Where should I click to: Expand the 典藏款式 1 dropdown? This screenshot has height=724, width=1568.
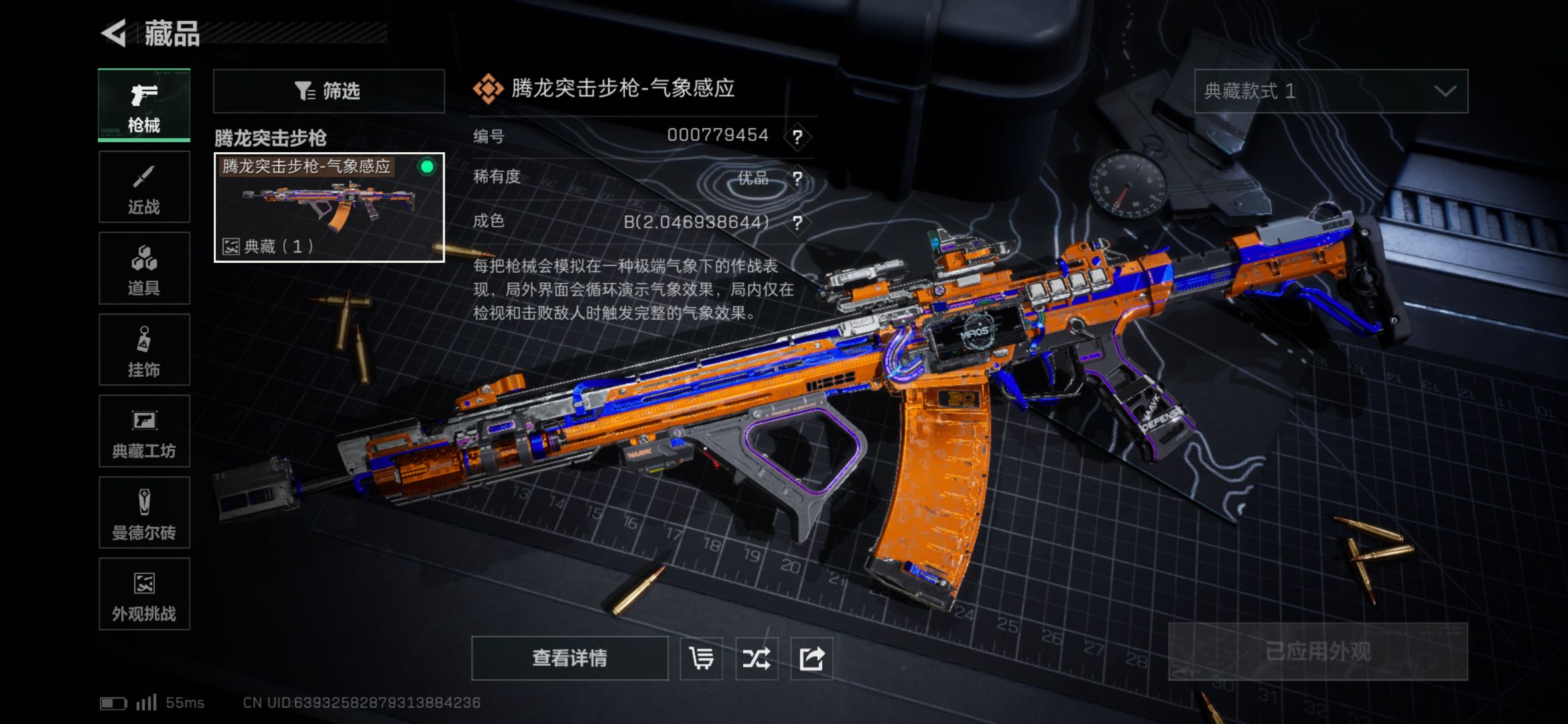point(1331,90)
